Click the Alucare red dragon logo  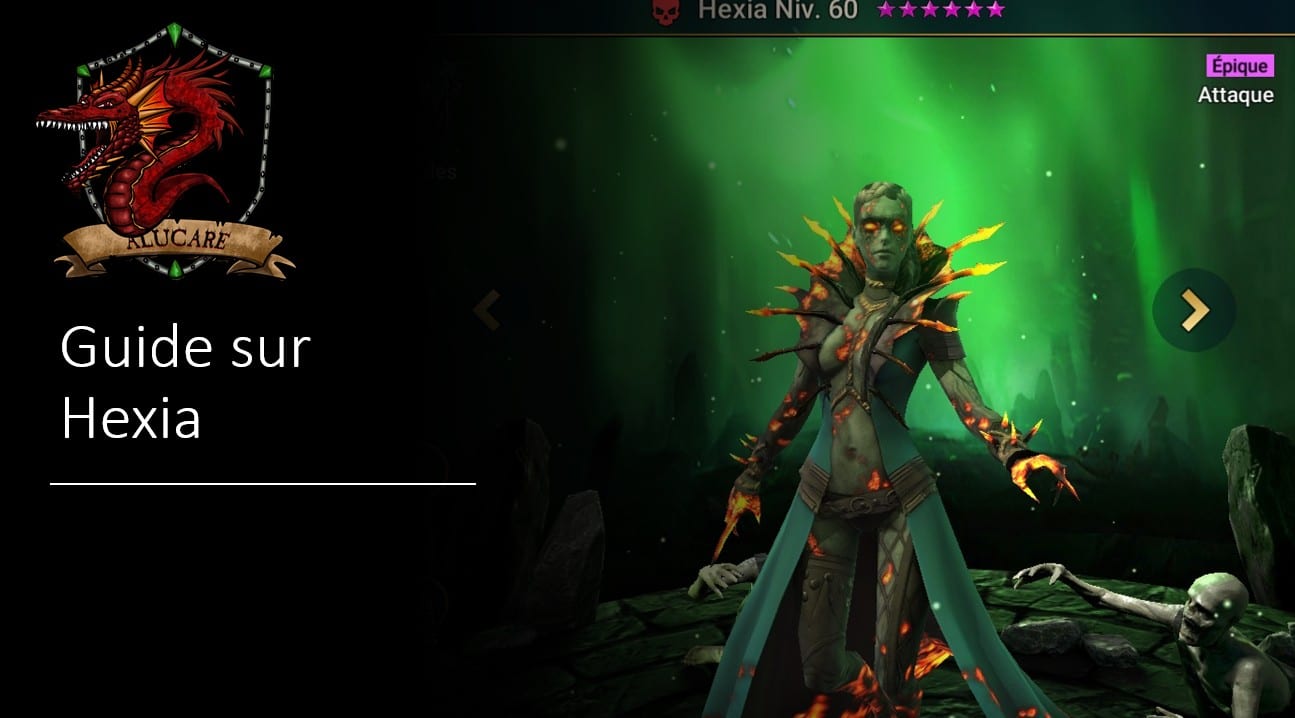point(164,150)
